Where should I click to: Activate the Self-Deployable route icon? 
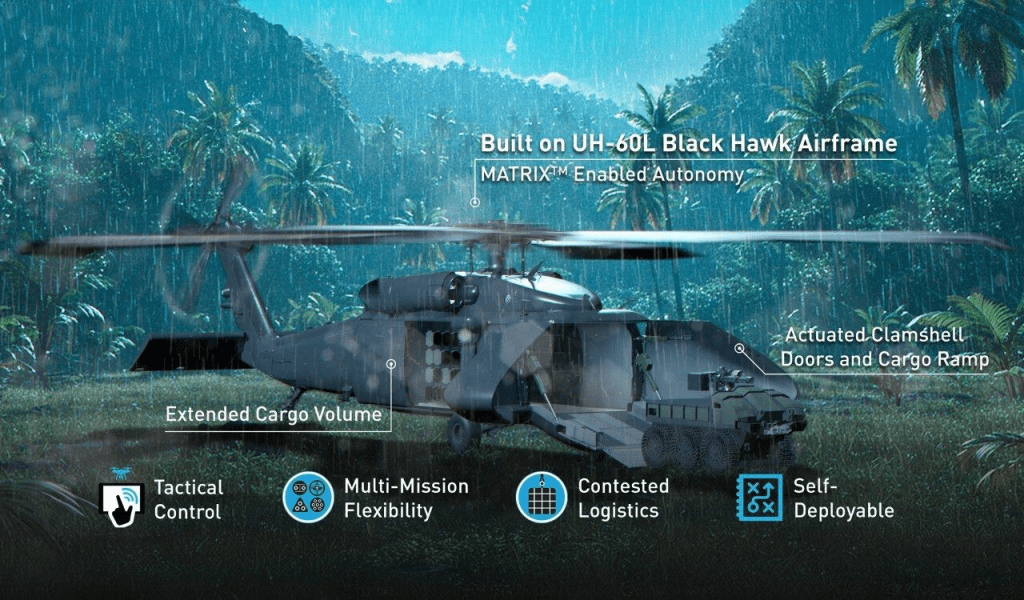759,497
